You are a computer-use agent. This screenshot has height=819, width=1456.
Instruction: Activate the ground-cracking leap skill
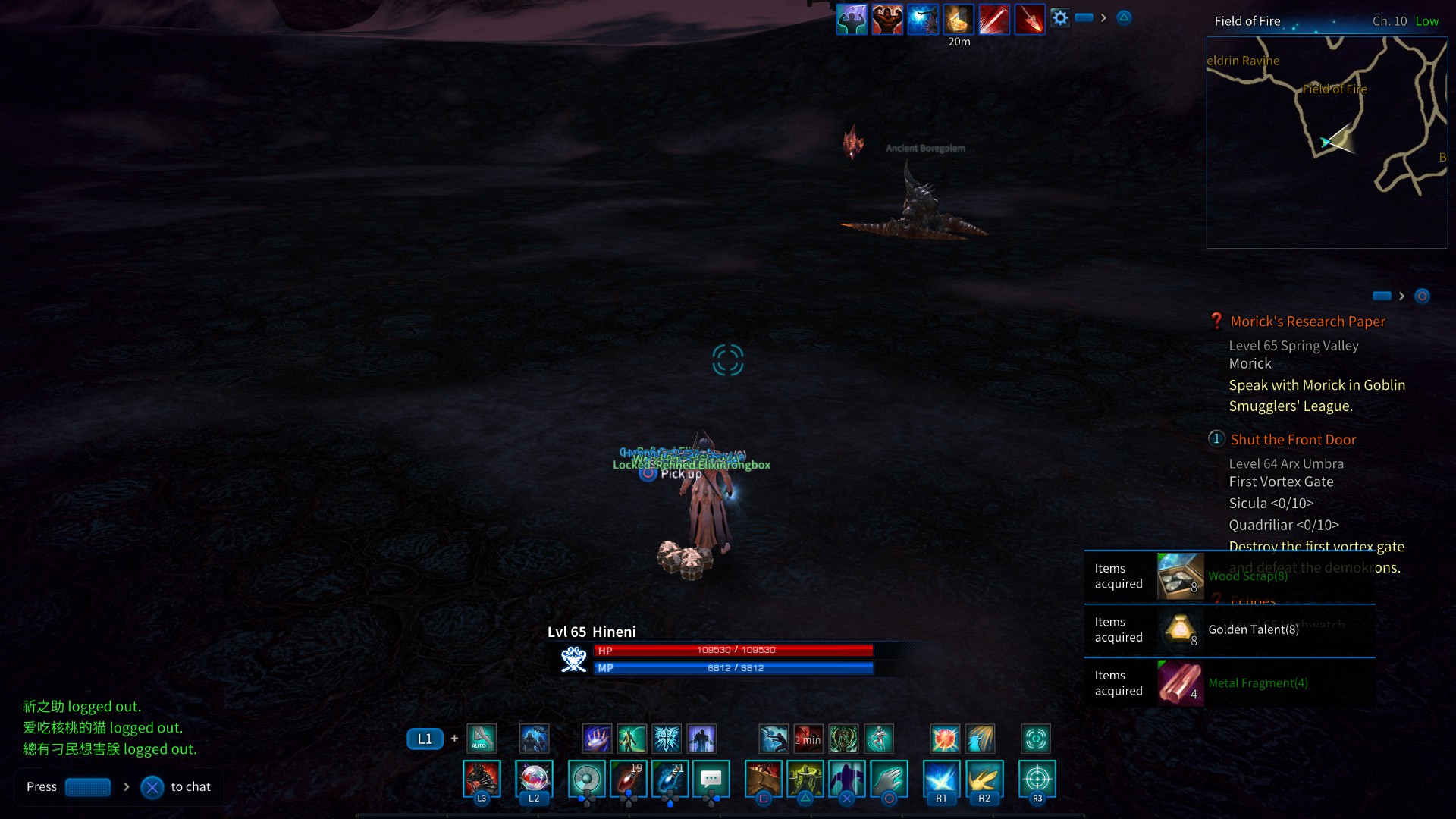(x=764, y=779)
